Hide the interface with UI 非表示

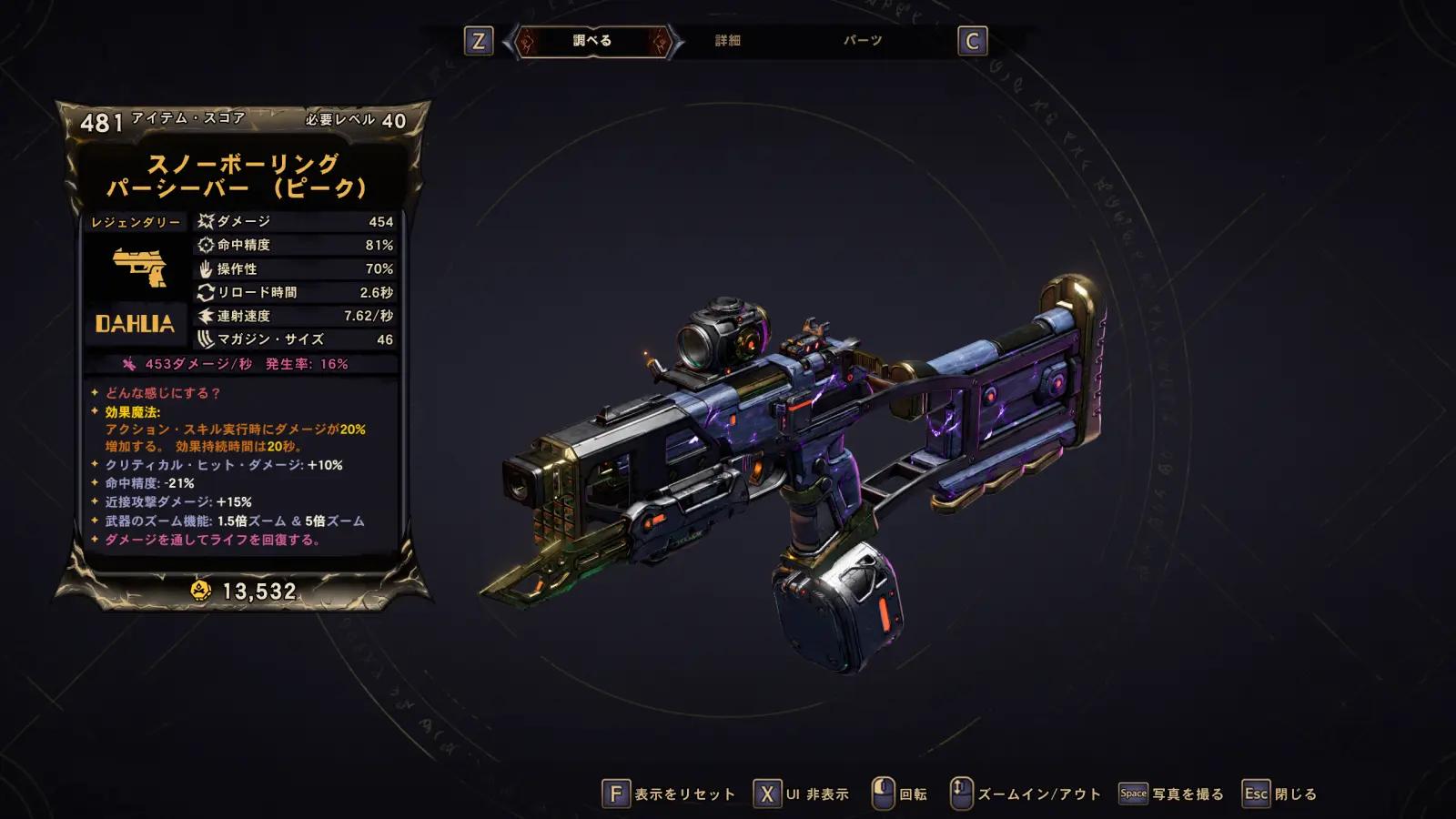click(802, 794)
